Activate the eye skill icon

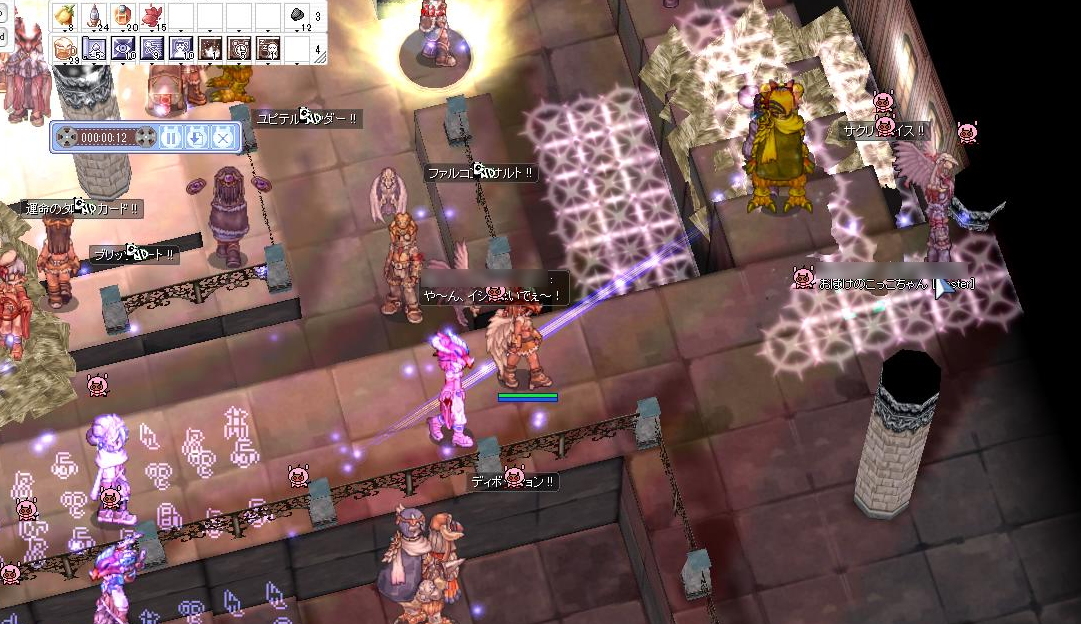pos(124,48)
